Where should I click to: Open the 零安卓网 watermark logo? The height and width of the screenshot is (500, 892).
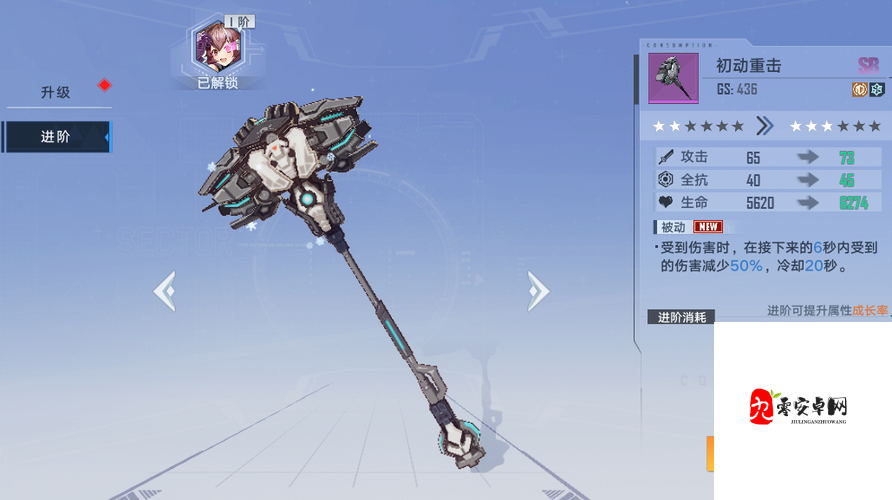800,408
